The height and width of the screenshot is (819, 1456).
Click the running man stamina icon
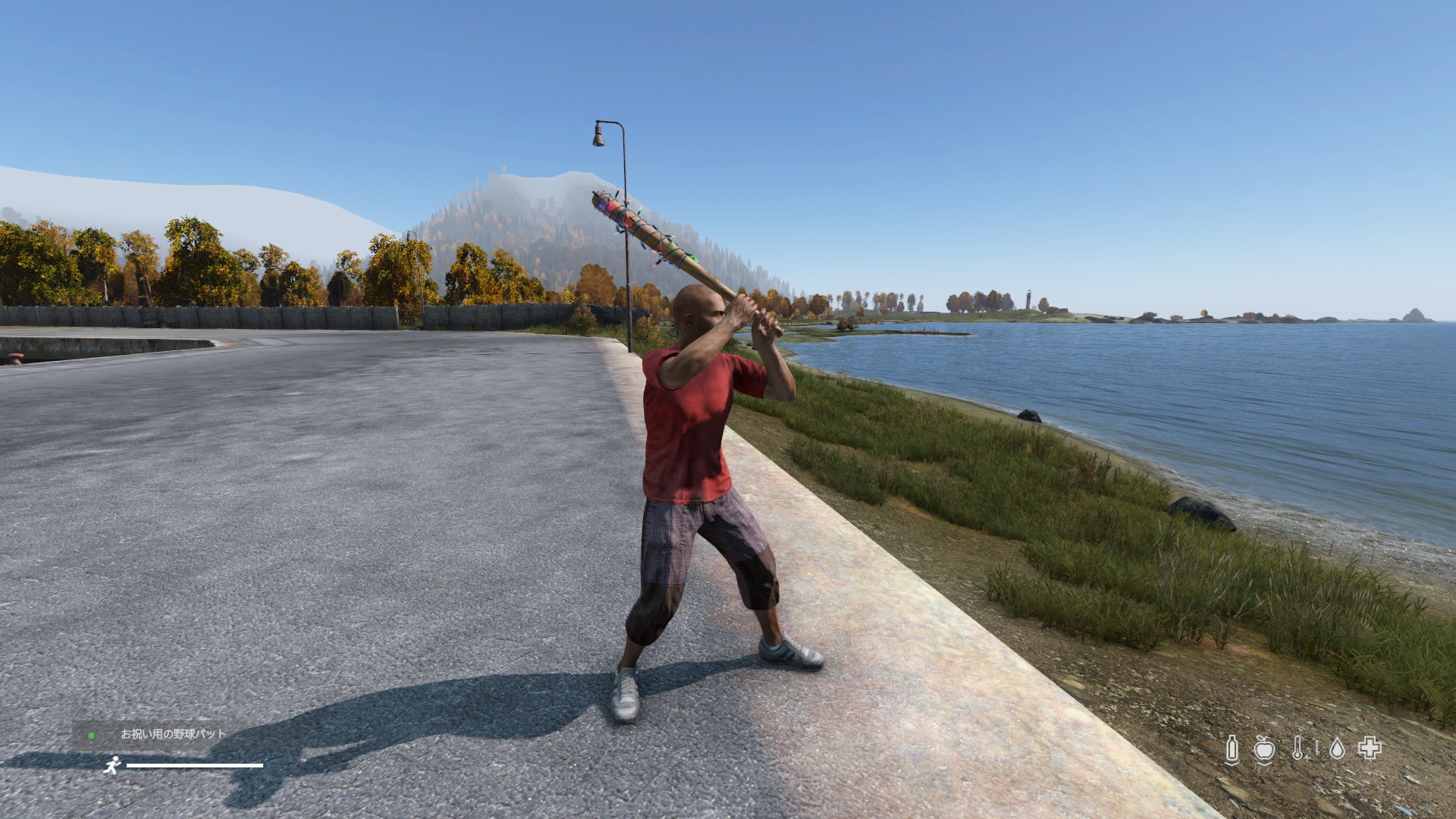pyautogui.click(x=112, y=765)
